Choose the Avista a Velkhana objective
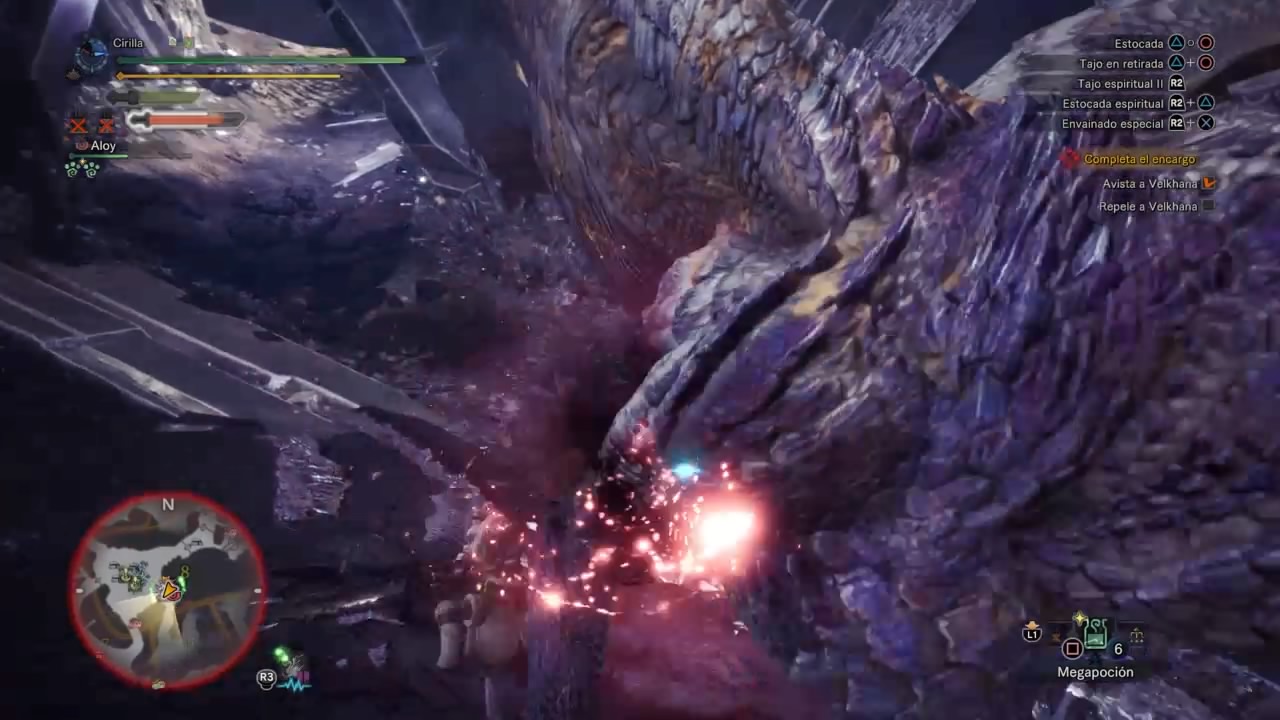Screen dimensions: 1280x720 tap(1149, 184)
